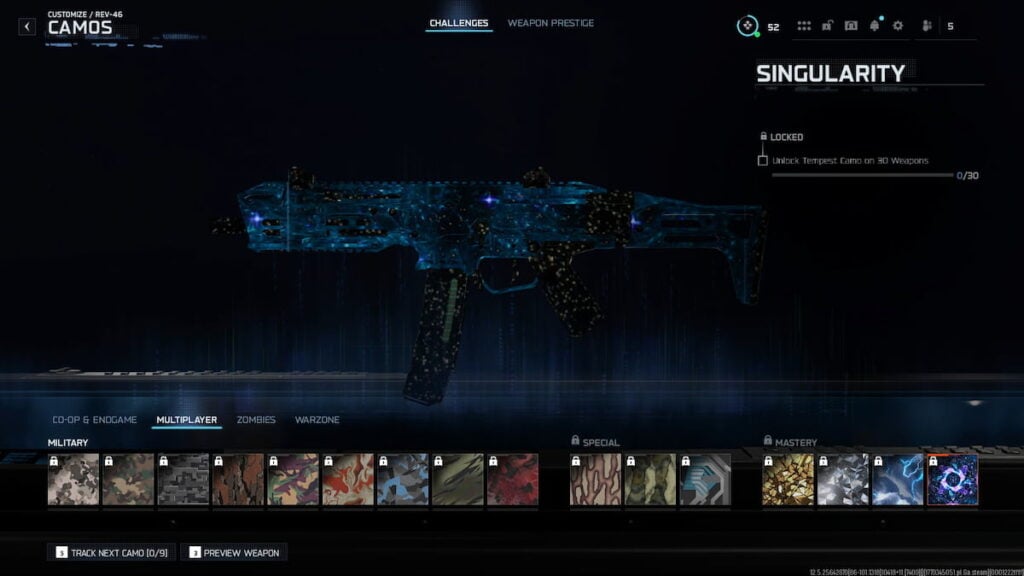Select the grey digital pixel military camo

(x=183, y=479)
